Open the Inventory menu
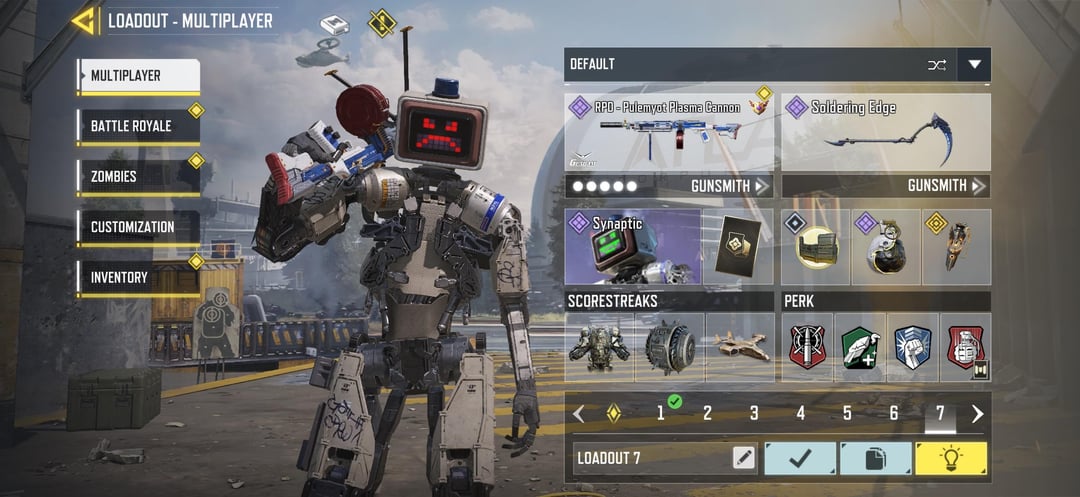This screenshot has width=1080, height=497. [138, 277]
